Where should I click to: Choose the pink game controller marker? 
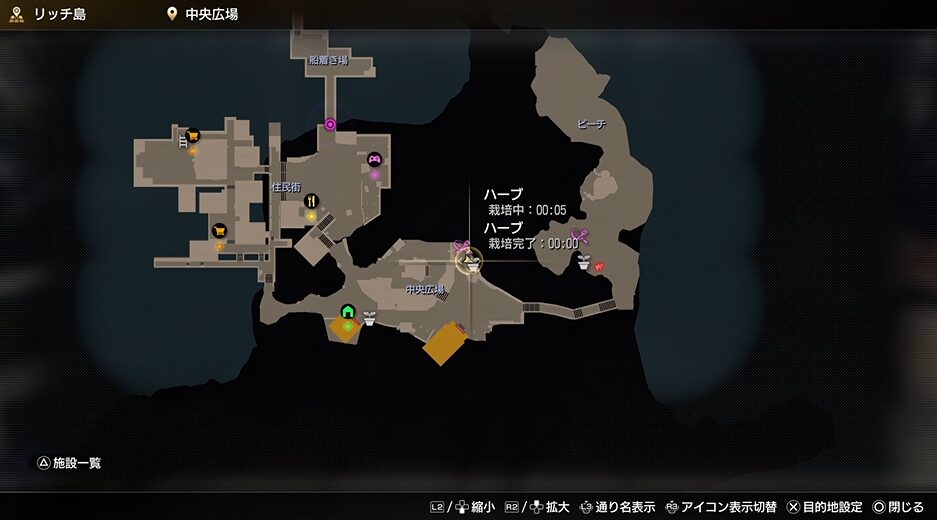375,159
